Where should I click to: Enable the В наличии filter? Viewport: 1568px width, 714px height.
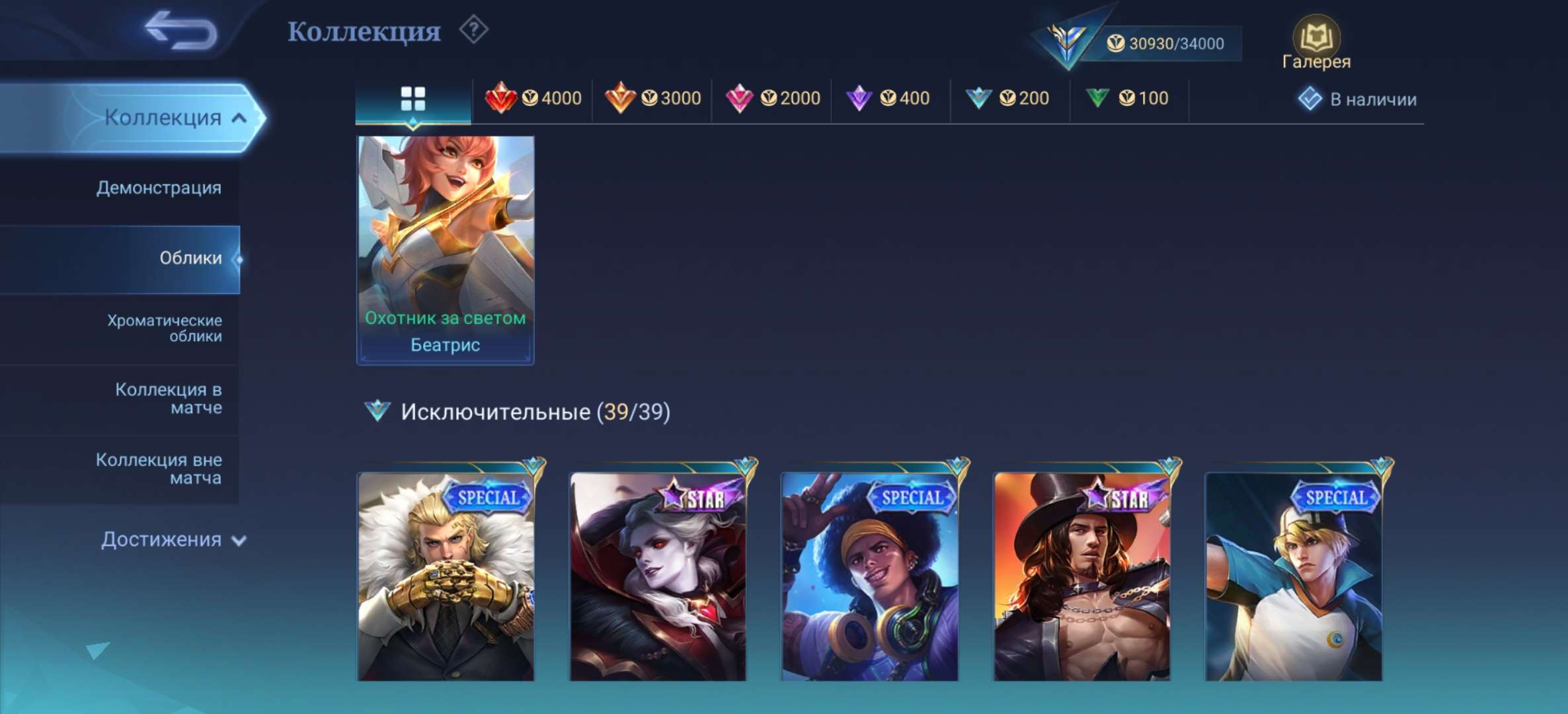point(1356,98)
